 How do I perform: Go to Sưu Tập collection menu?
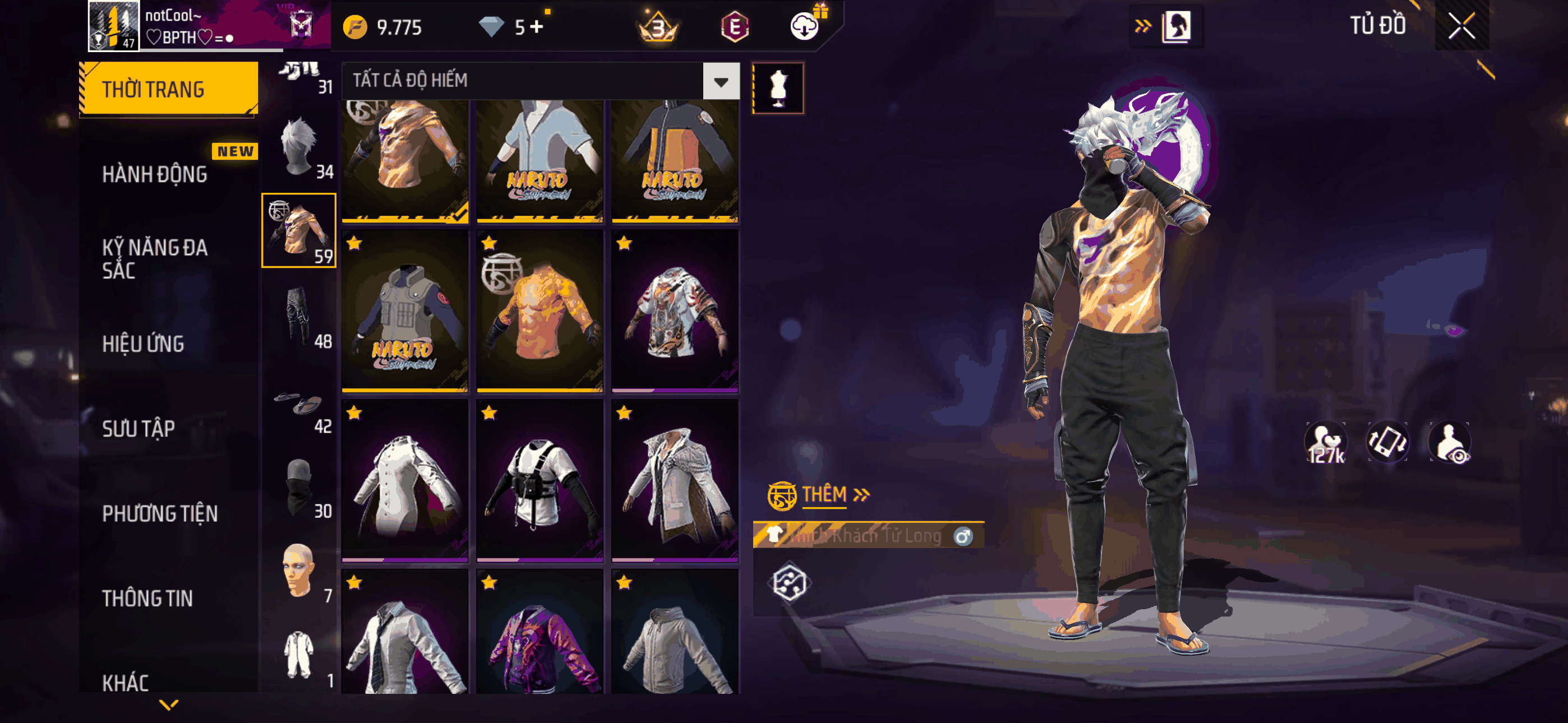[x=139, y=428]
